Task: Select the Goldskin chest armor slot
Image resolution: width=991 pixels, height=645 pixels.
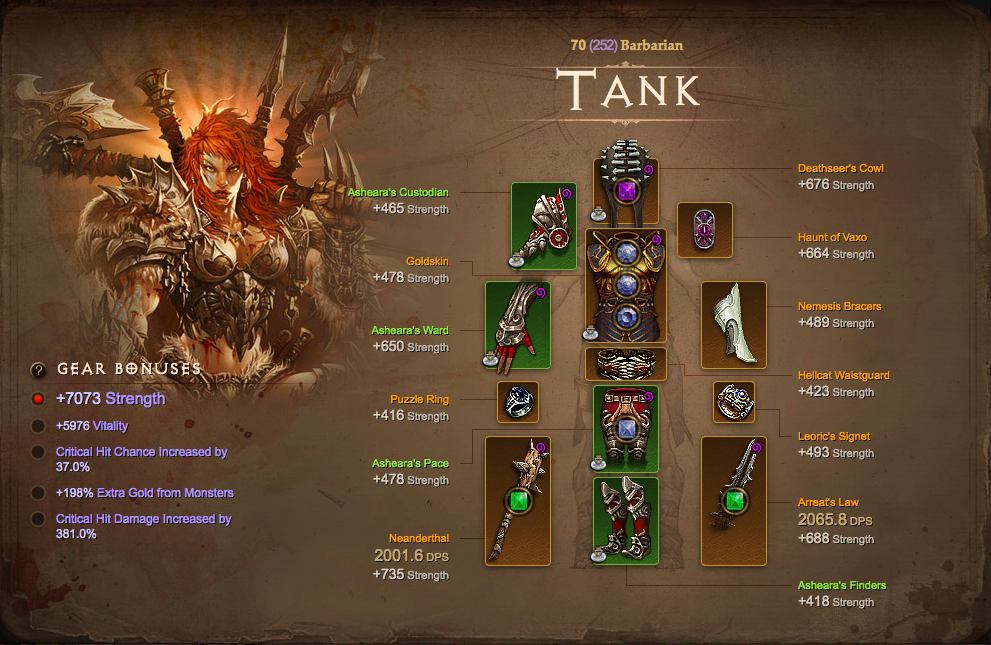Action: click(626, 286)
